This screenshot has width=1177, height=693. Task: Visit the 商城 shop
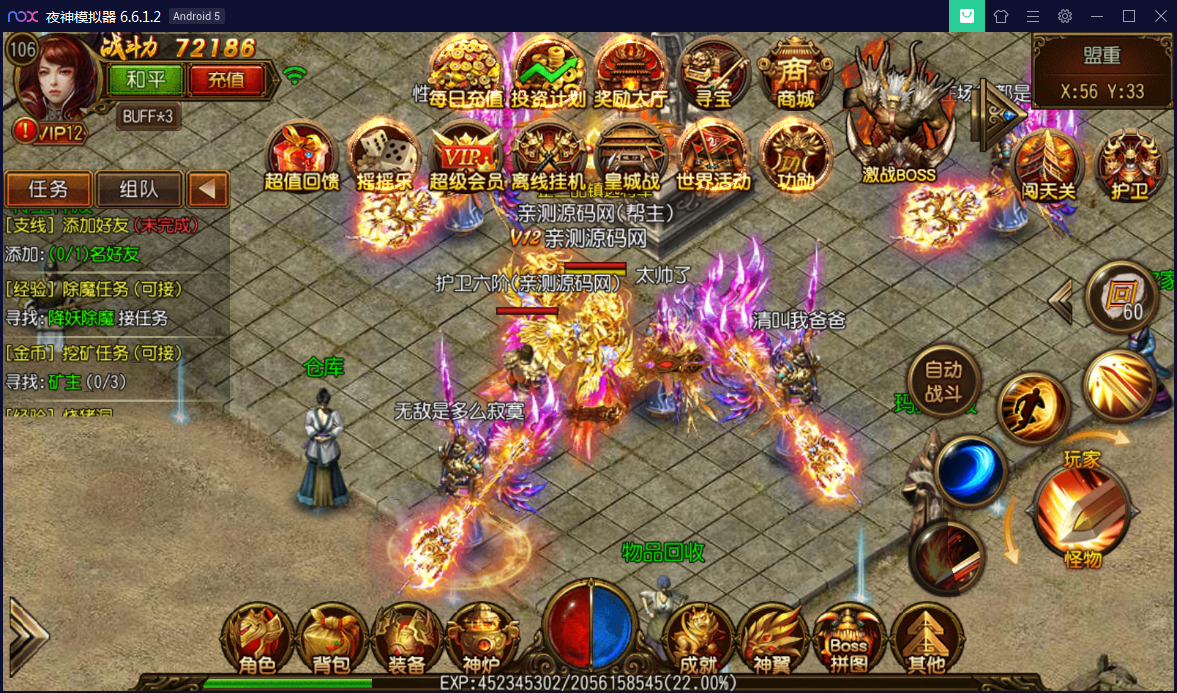[795, 74]
